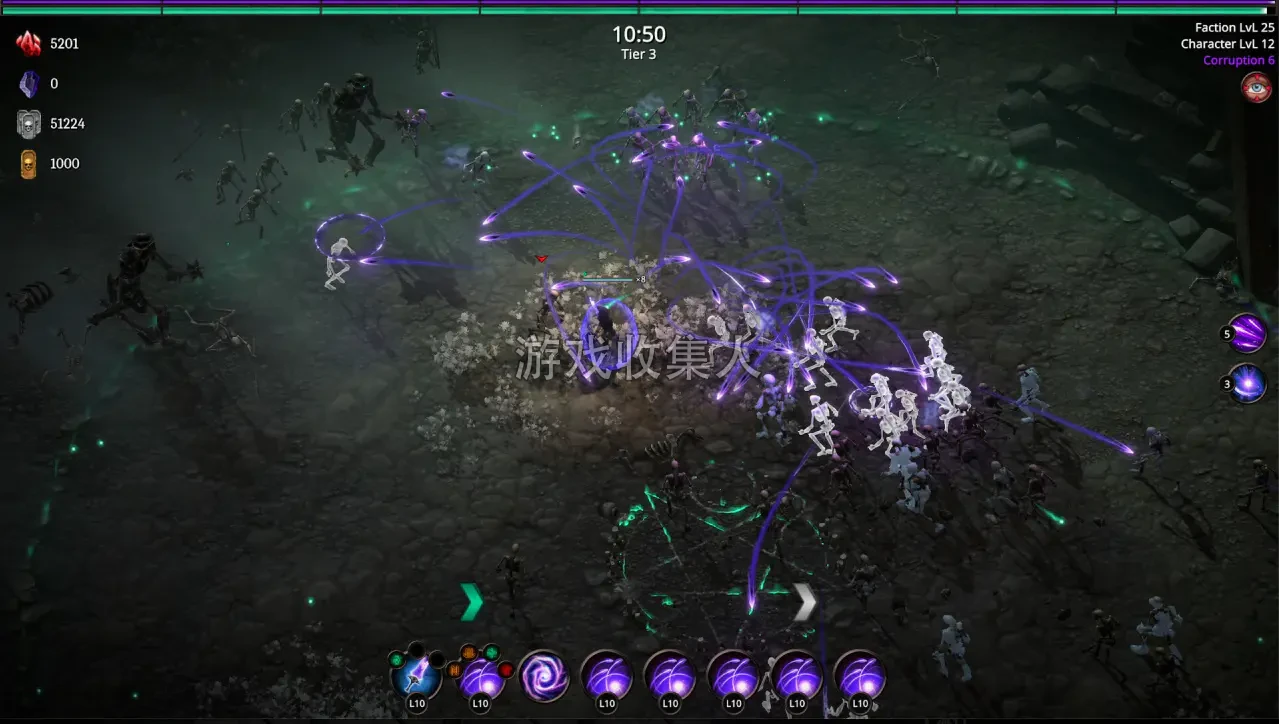Viewport: 1279px width, 724px height.
Task: Select the glowing sword ability icon
Action: (x=416, y=675)
